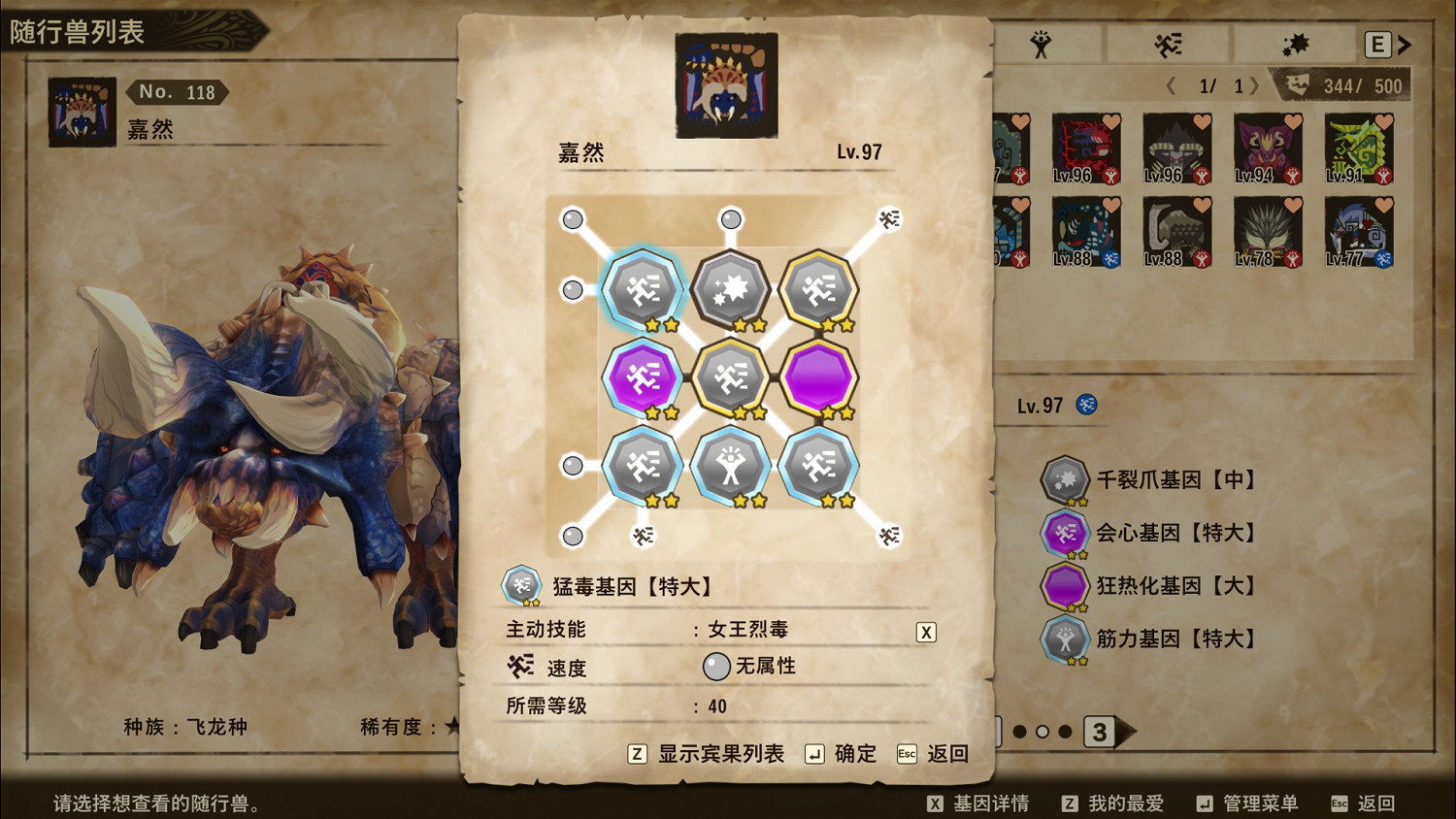This screenshot has width=1456, height=819.
Task: Click the 狂热化基因【大】 gene icon
Action: 1065,586
